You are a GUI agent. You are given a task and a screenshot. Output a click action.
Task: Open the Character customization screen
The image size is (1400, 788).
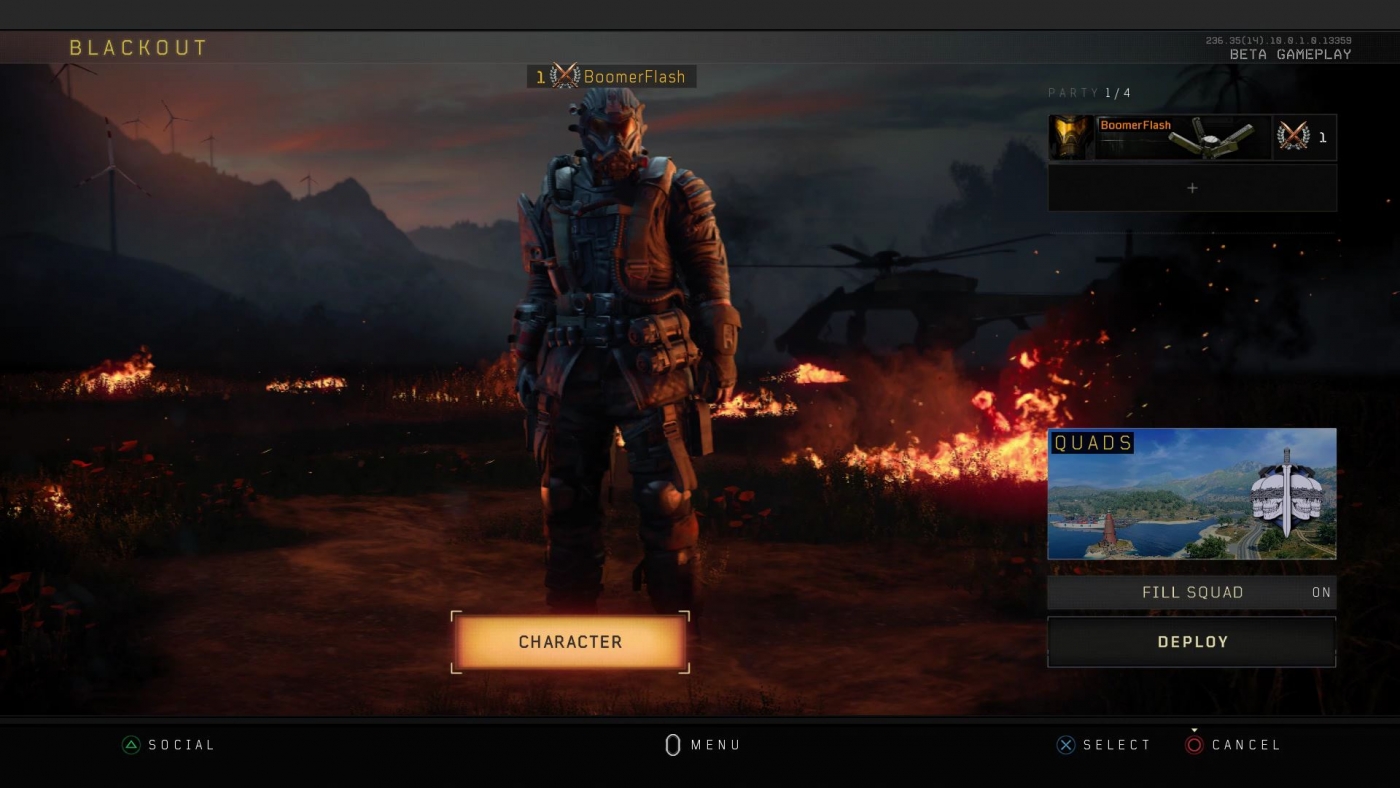[x=570, y=642]
